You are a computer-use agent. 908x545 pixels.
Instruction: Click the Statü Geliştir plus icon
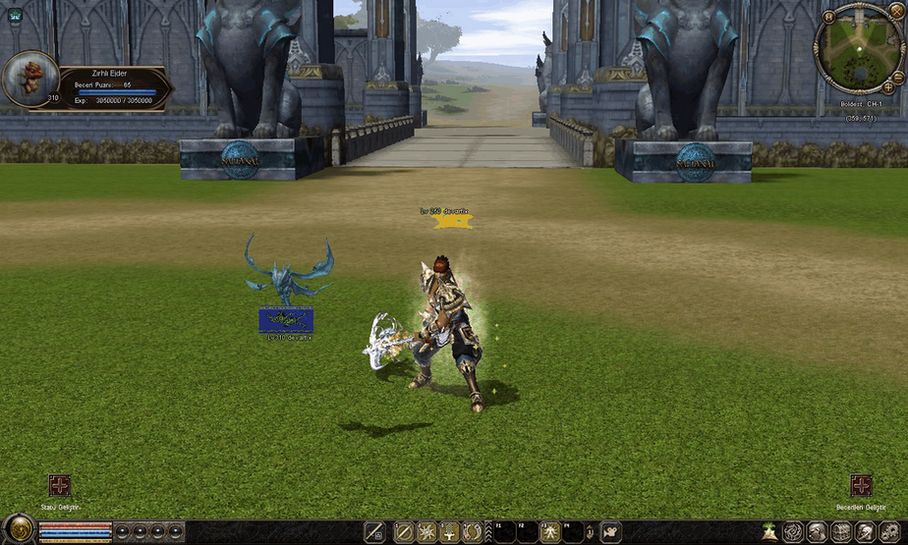tap(60, 486)
